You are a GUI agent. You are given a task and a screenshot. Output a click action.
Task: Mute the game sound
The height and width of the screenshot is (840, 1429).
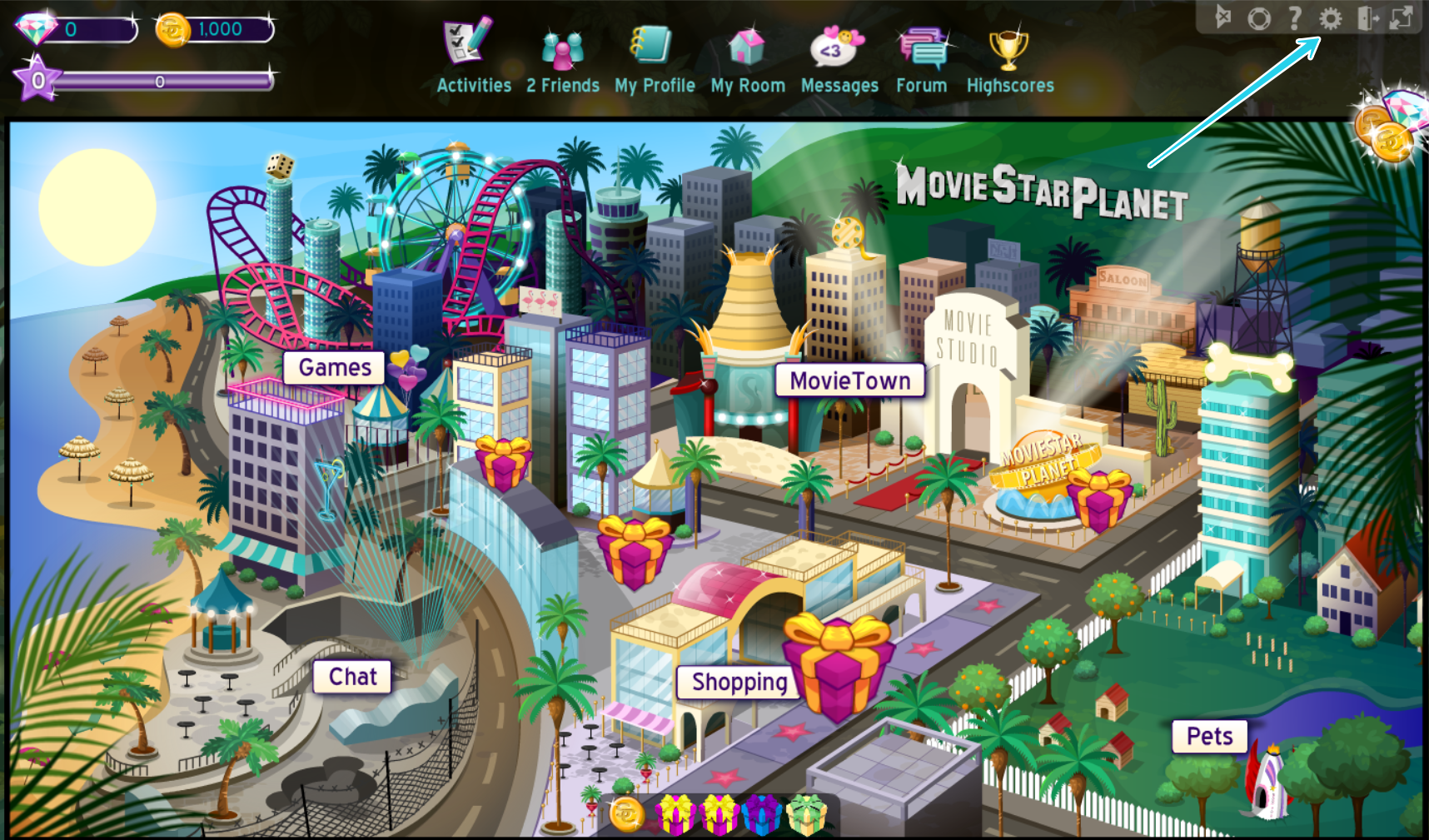click(x=1224, y=17)
